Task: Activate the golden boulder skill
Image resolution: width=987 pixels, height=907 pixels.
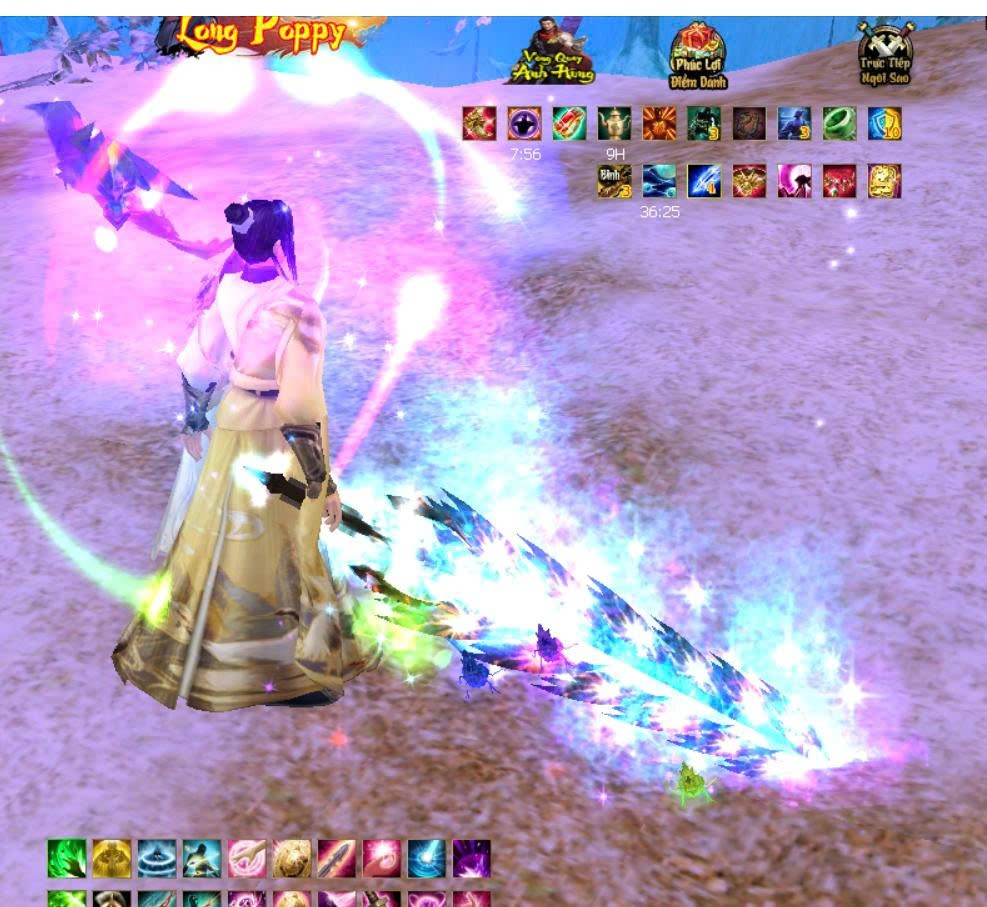Action: pyautogui.click(x=292, y=858)
